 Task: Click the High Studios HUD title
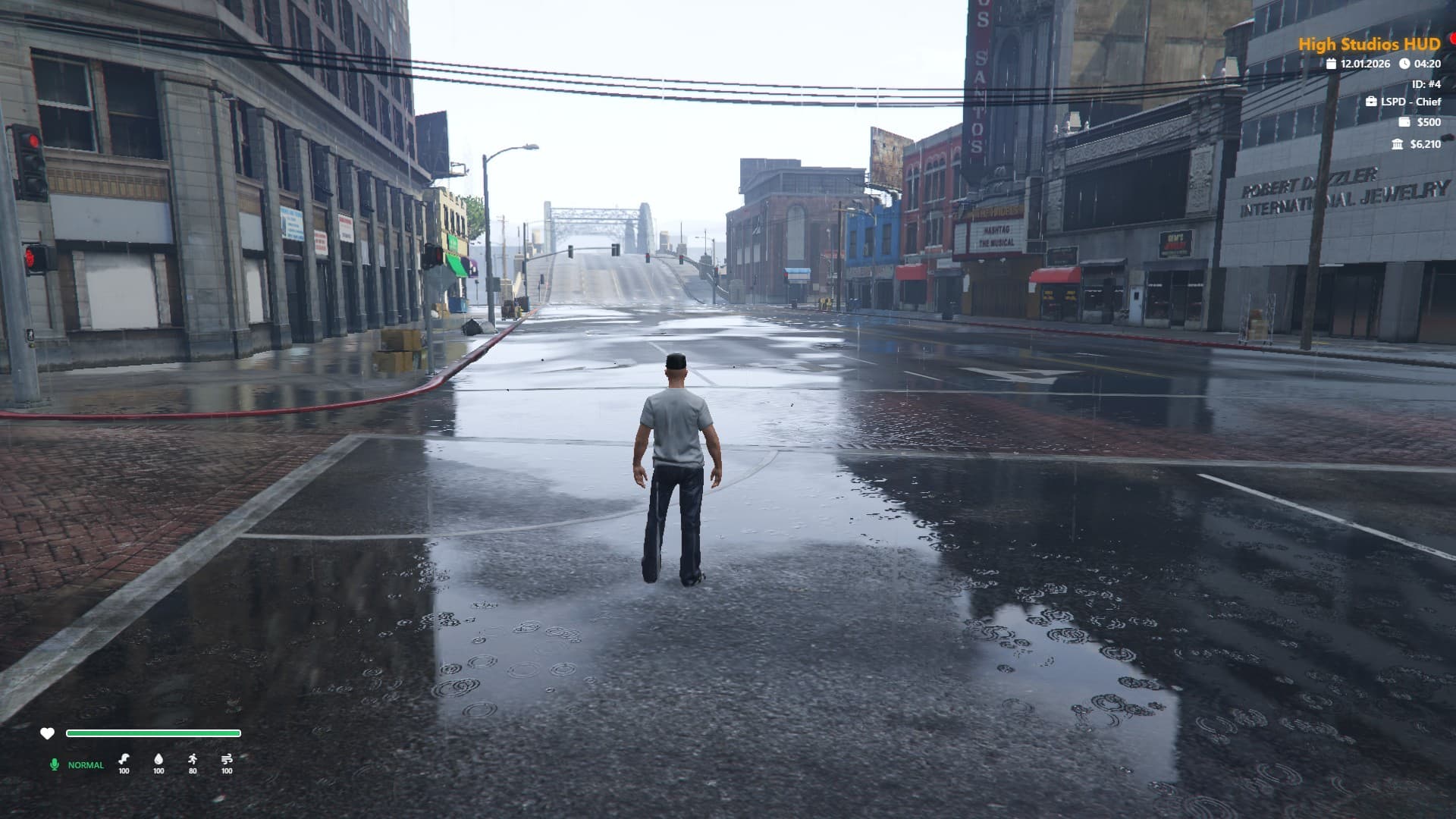click(1369, 44)
